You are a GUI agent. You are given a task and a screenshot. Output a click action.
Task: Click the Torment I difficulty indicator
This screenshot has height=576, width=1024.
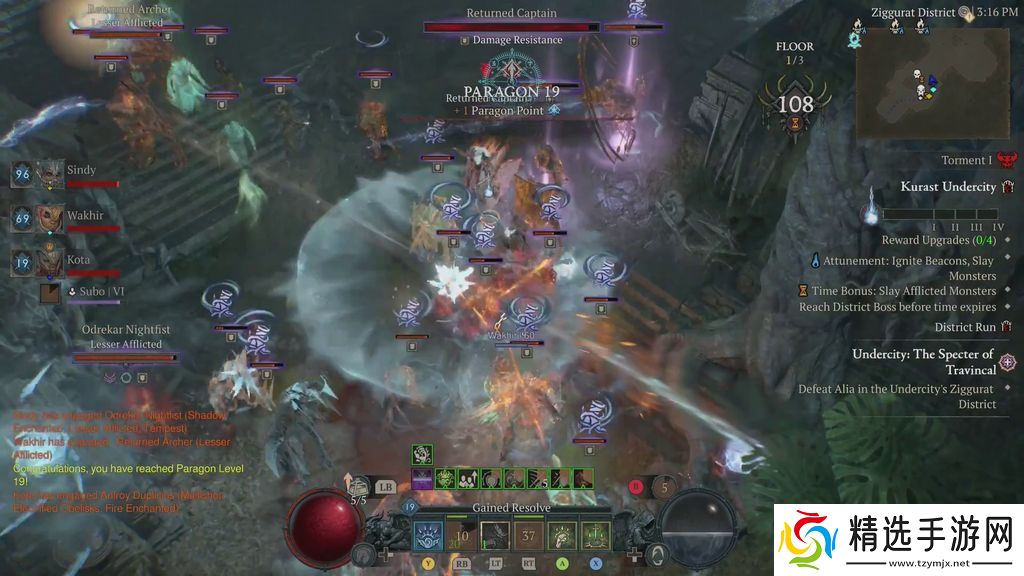click(966, 160)
